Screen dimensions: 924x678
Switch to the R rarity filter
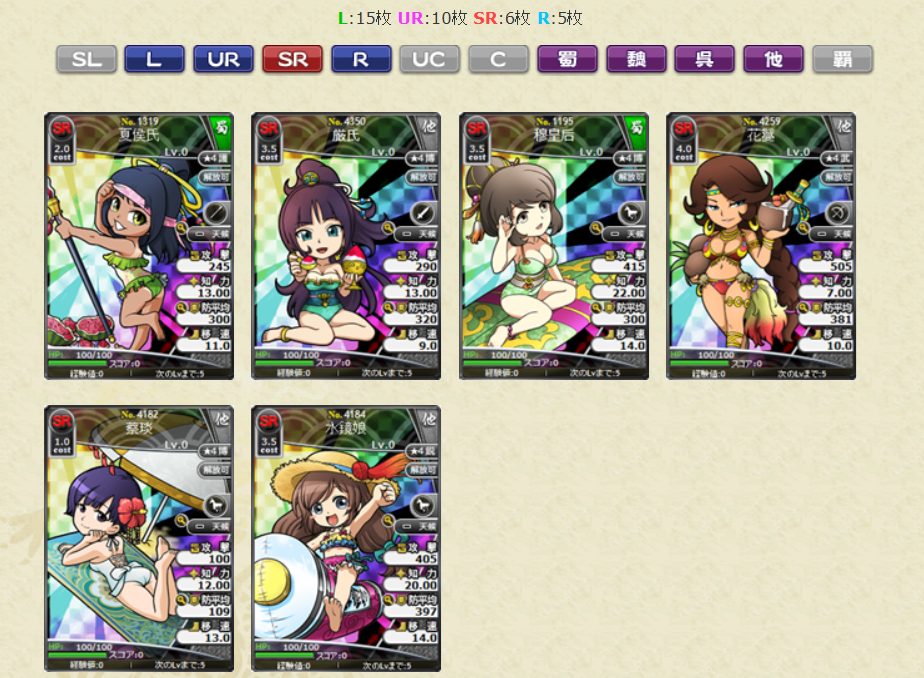click(361, 59)
